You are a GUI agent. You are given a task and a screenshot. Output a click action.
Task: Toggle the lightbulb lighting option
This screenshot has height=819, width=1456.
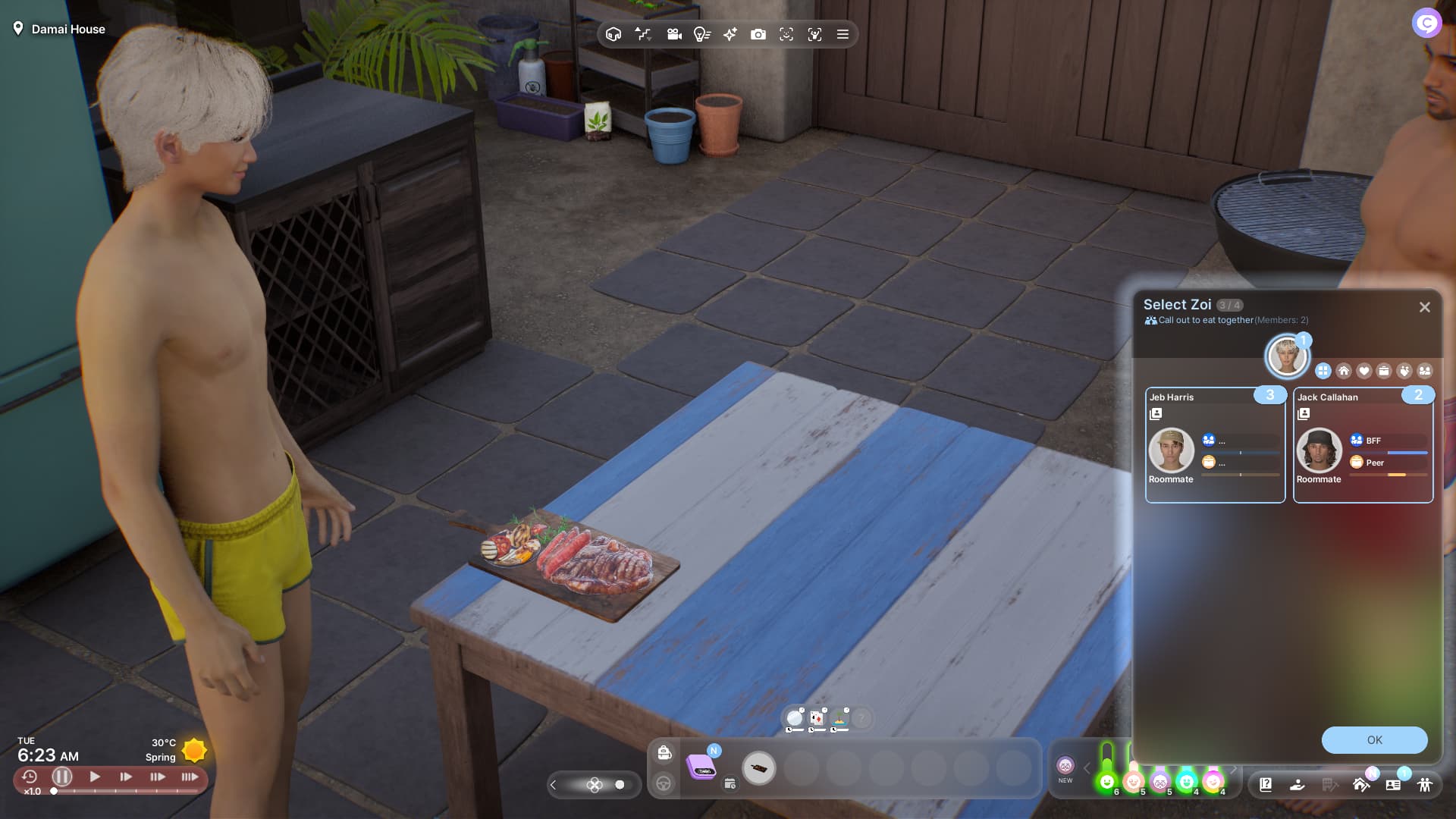point(701,34)
